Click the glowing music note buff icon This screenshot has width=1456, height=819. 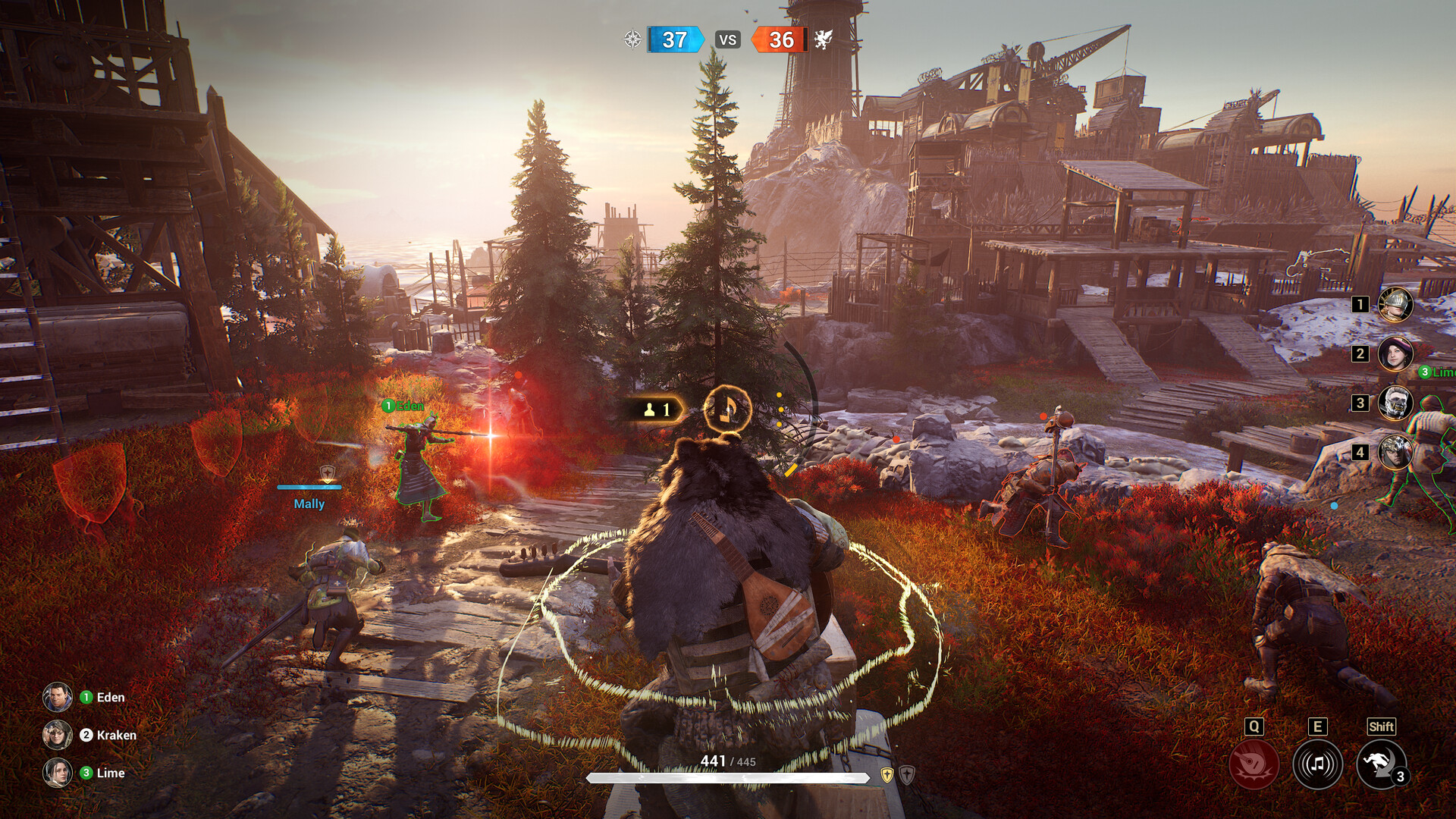[726, 409]
